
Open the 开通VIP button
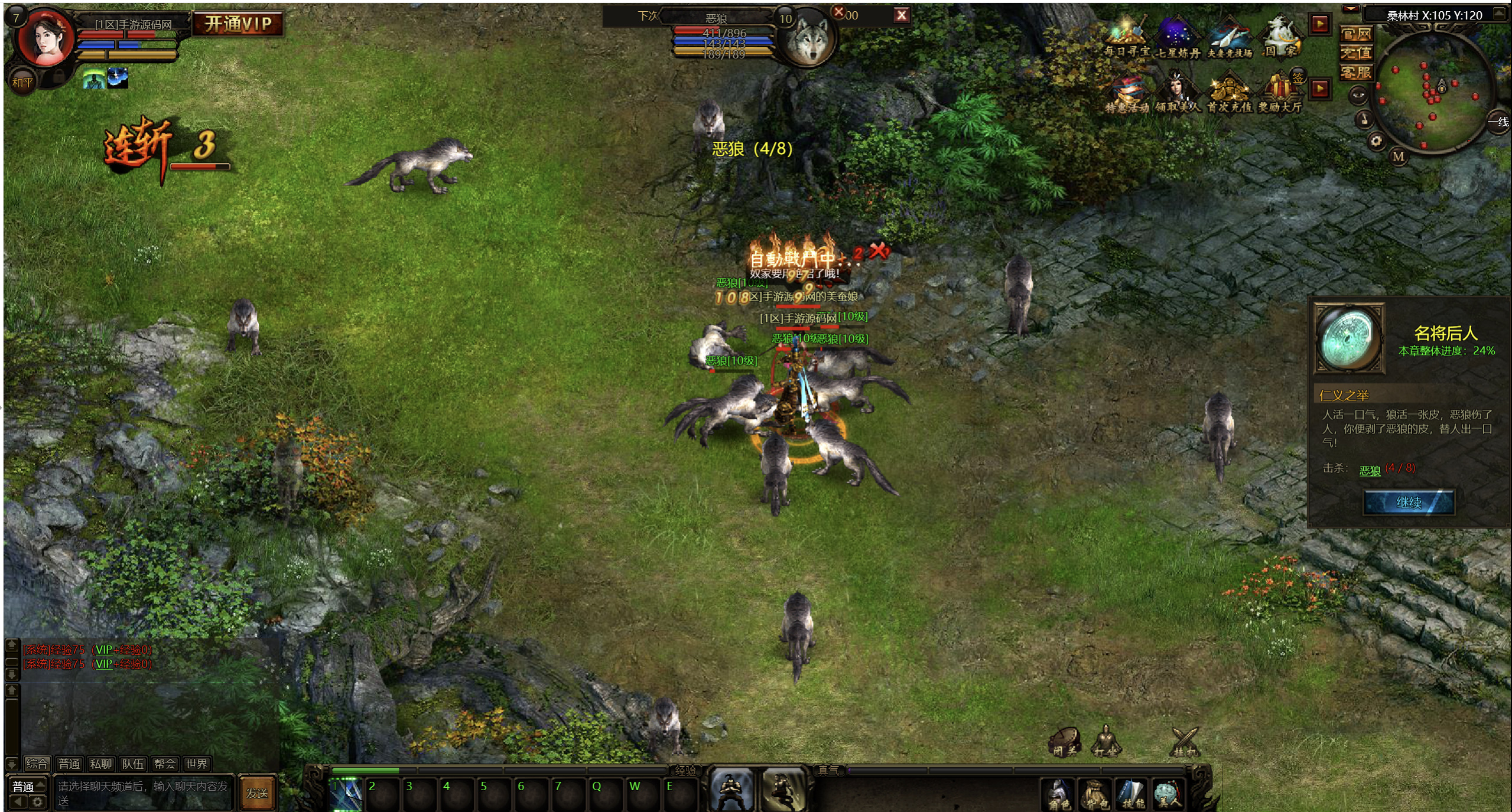(238, 24)
